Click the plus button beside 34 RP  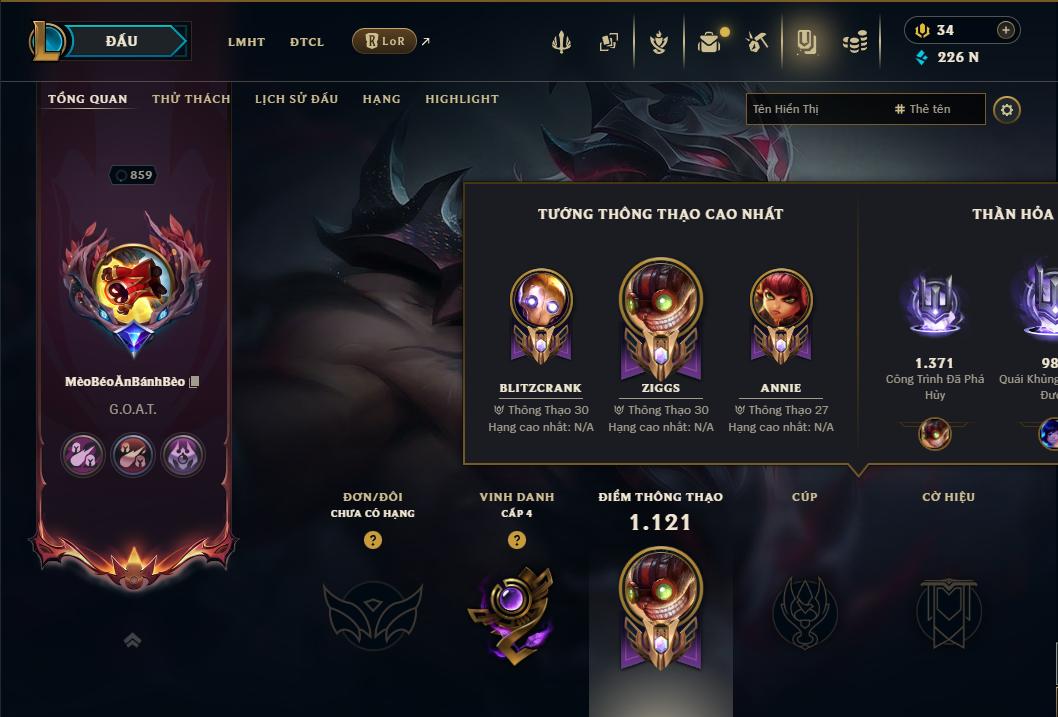click(1006, 30)
